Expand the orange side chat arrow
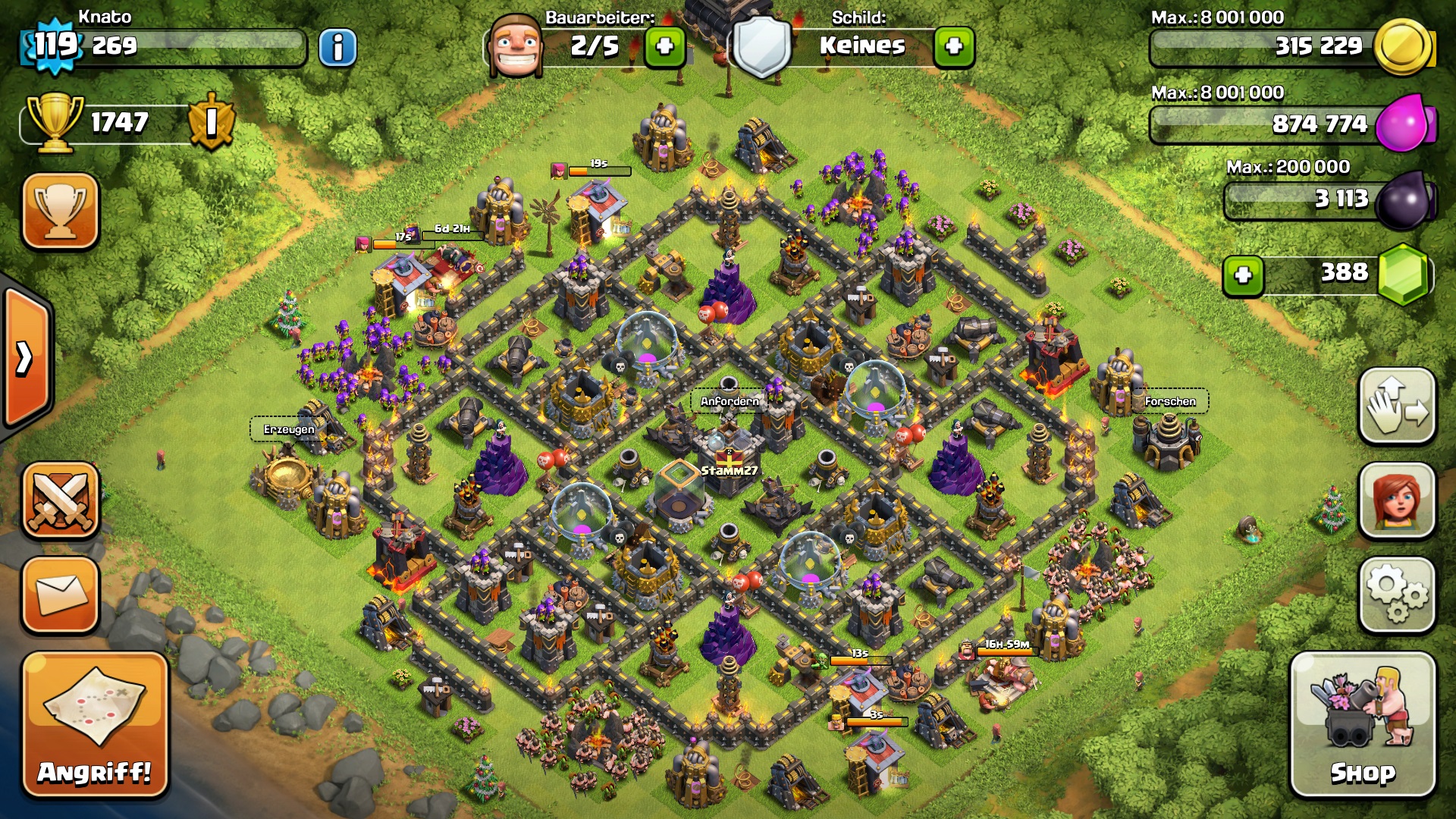This screenshot has height=819, width=1456. (x=25, y=358)
